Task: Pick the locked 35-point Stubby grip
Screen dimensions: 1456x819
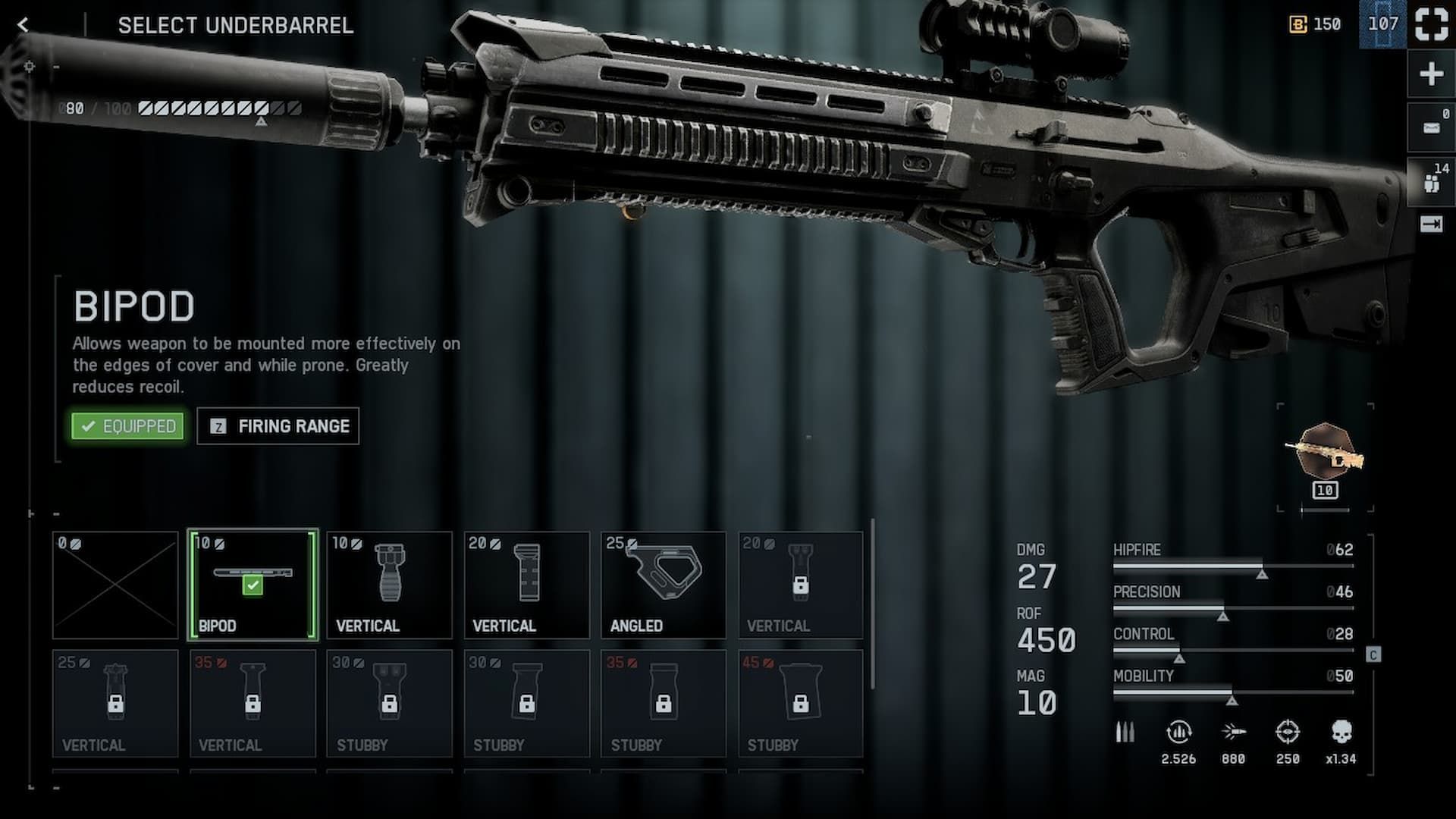Action: [664, 704]
